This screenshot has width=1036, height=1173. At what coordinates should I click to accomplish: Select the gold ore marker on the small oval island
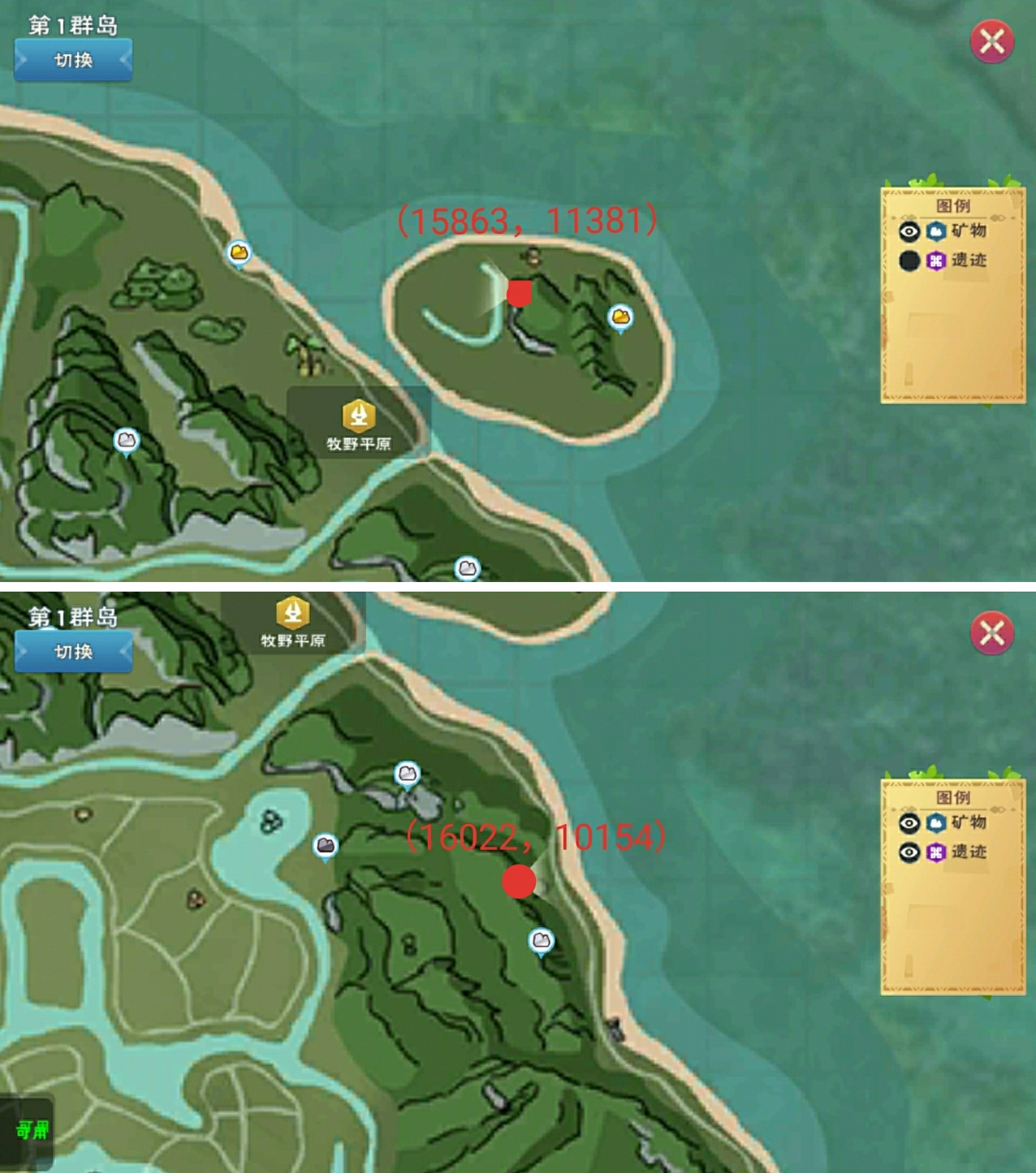tap(620, 317)
